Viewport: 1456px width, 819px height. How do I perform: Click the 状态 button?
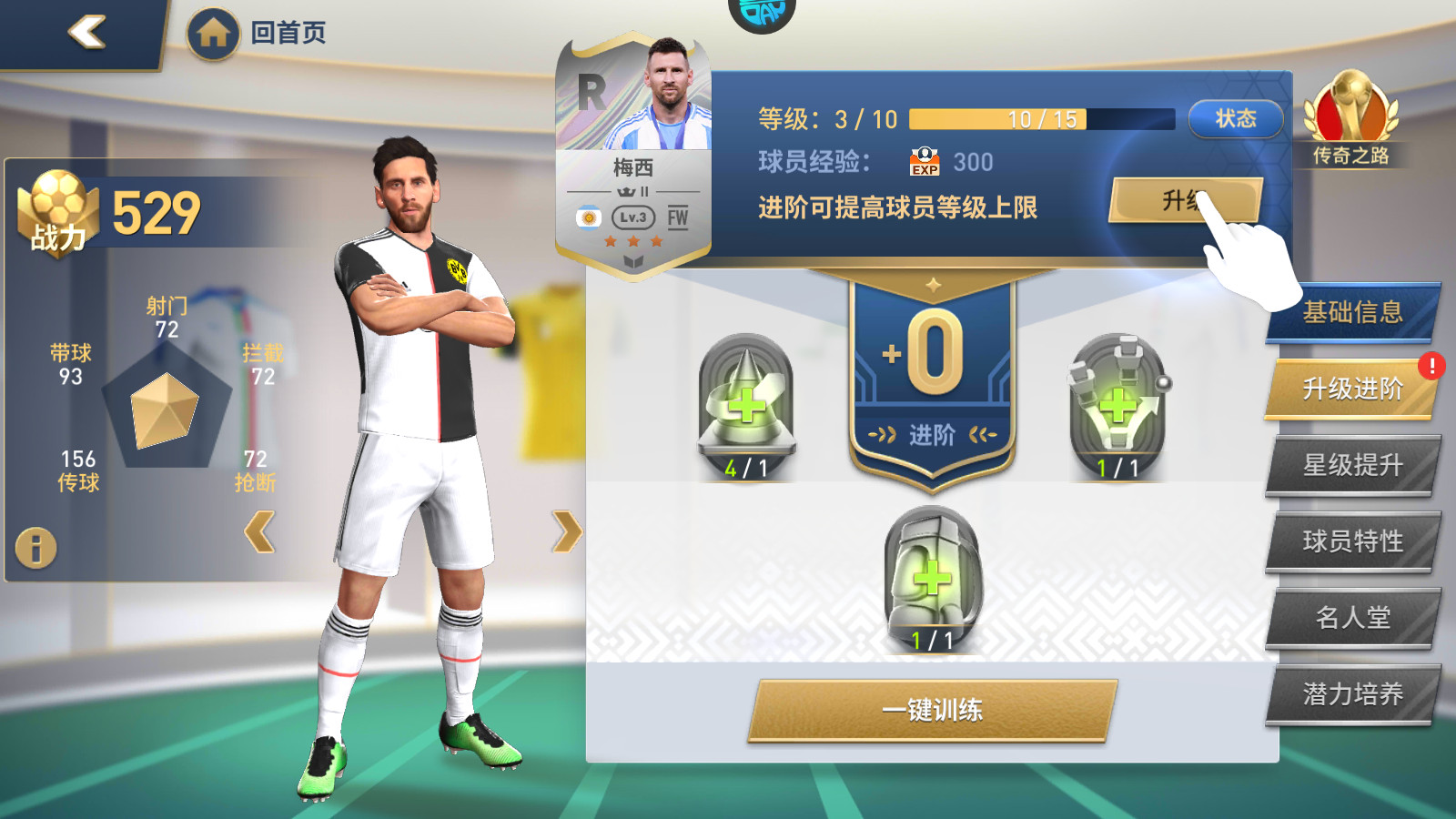[1235, 118]
